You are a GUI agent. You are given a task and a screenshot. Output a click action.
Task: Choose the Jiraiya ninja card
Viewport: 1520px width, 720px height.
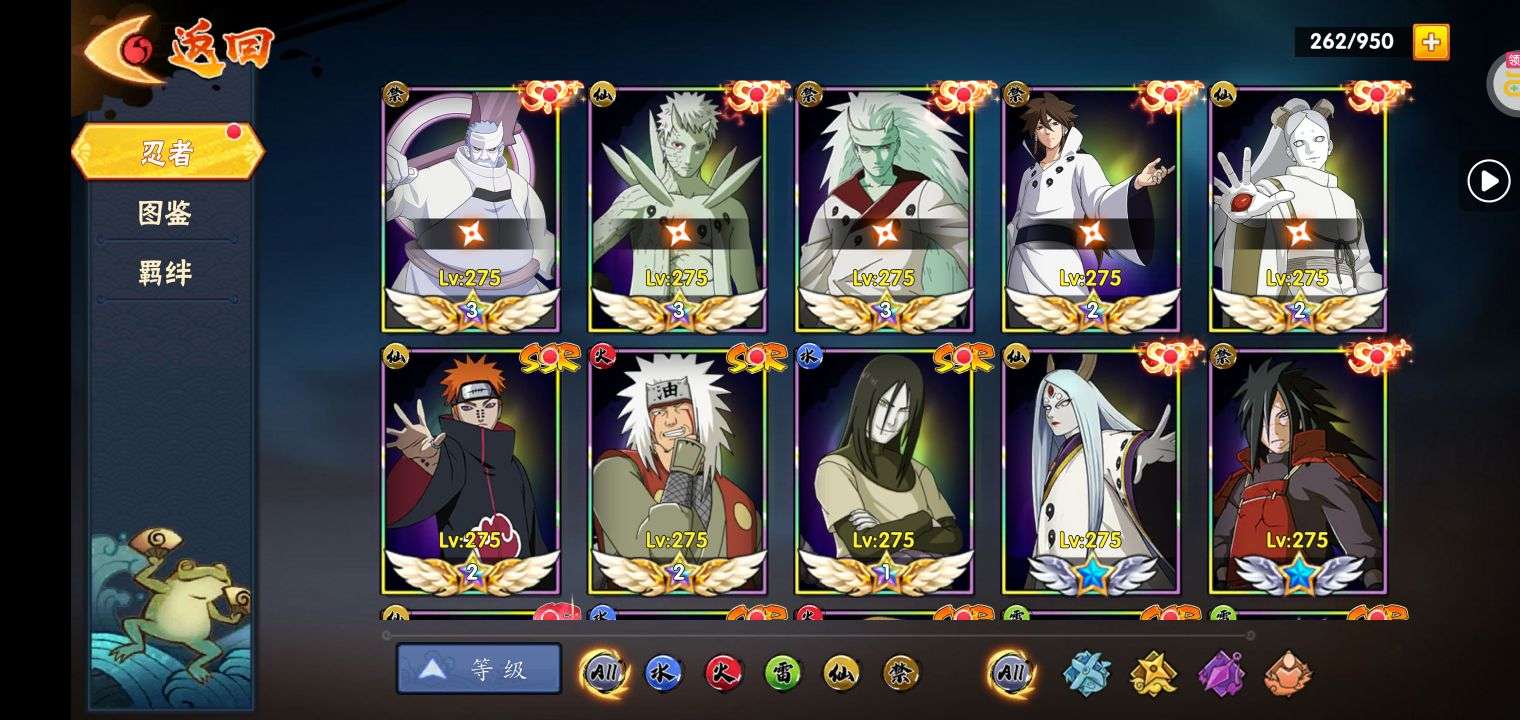[x=677, y=470]
